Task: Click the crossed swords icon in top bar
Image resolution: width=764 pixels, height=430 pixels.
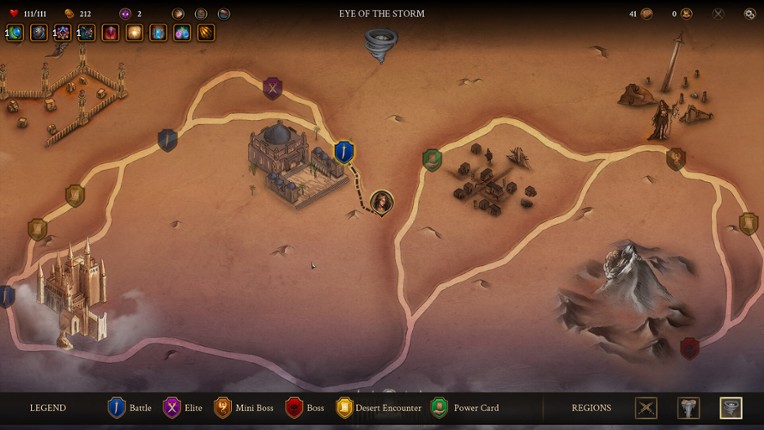Action: (x=718, y=14)
